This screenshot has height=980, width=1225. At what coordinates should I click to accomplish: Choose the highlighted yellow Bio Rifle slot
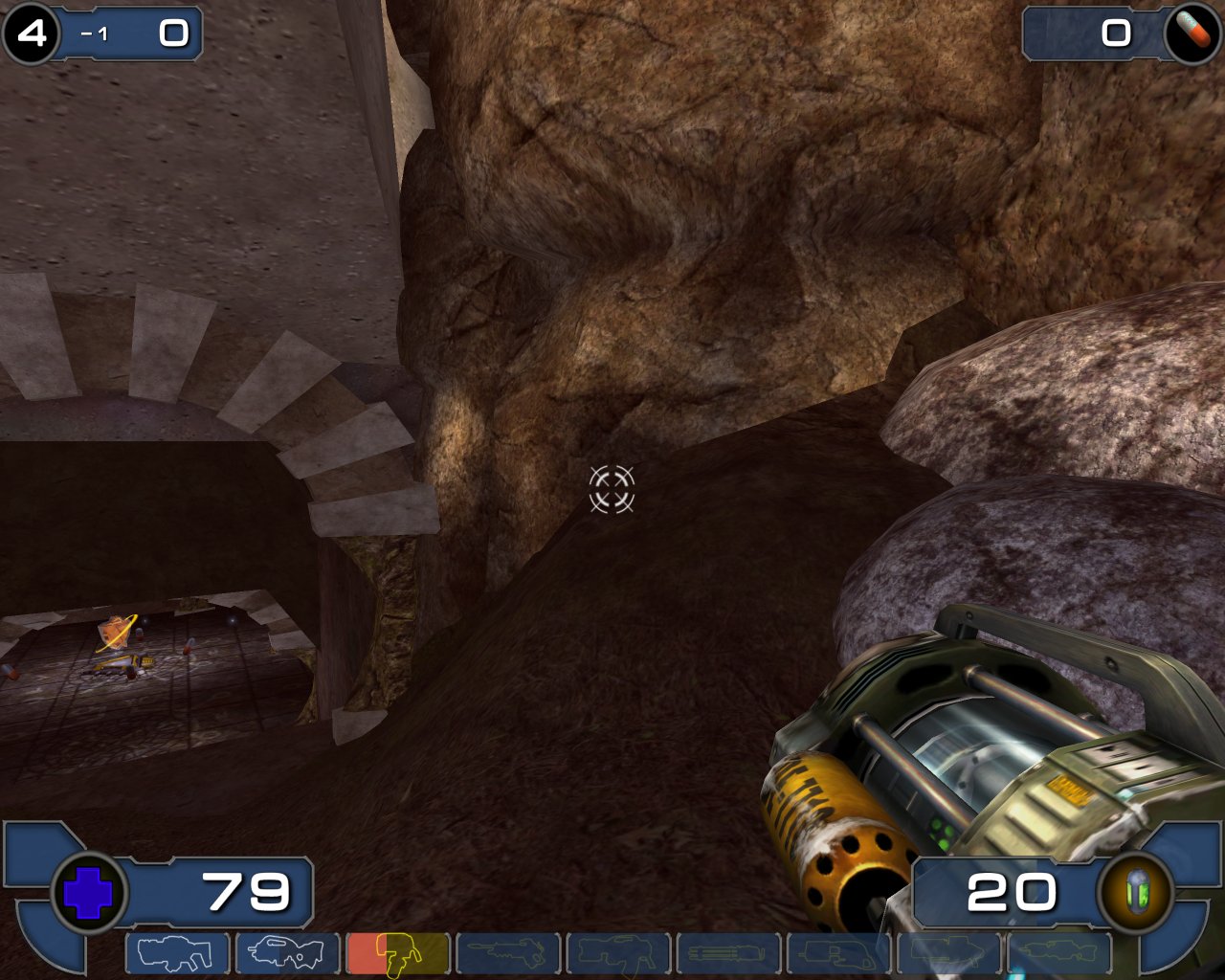(x=397, y=953)
